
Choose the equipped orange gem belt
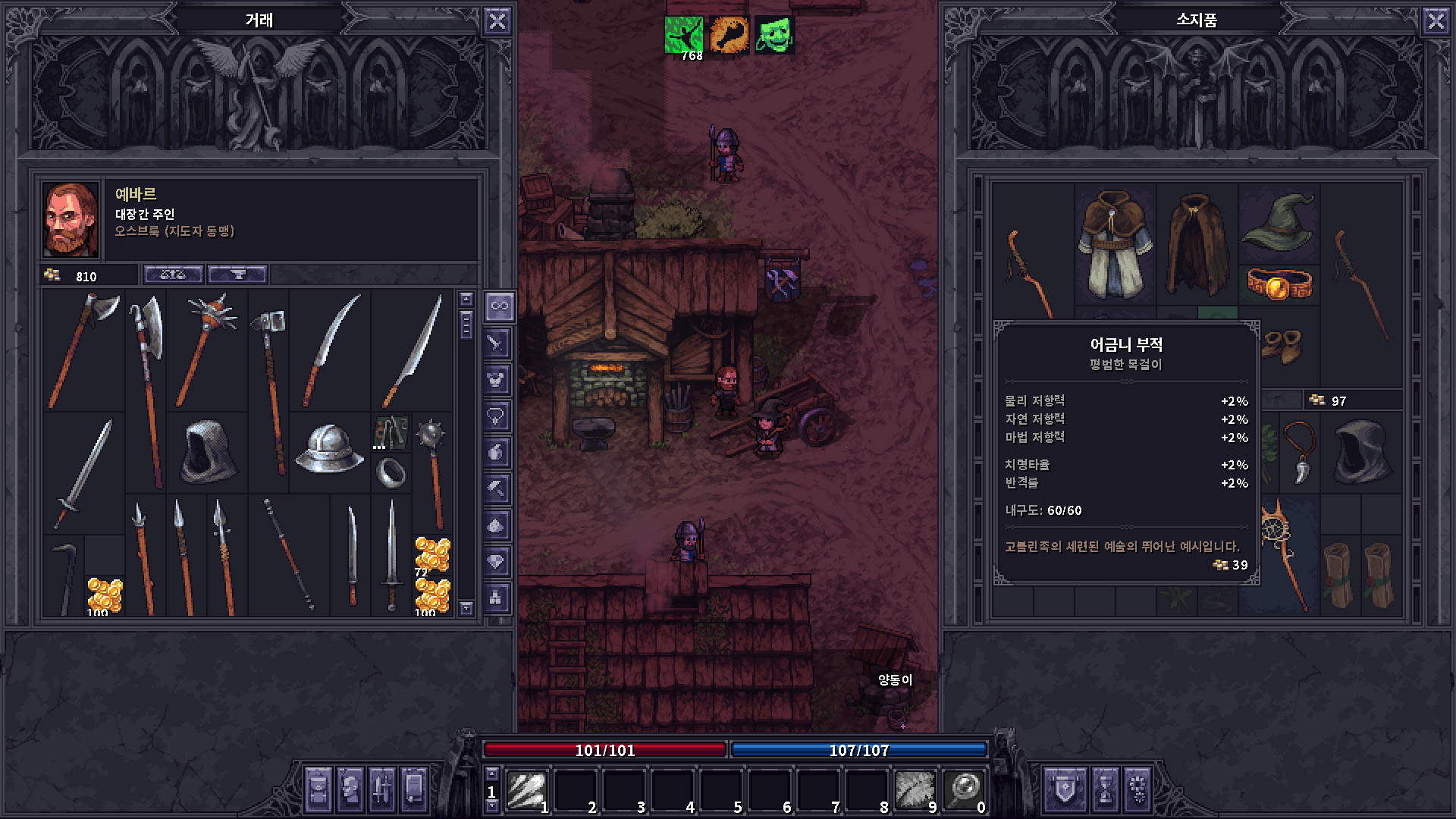(x=1279, y=285)
